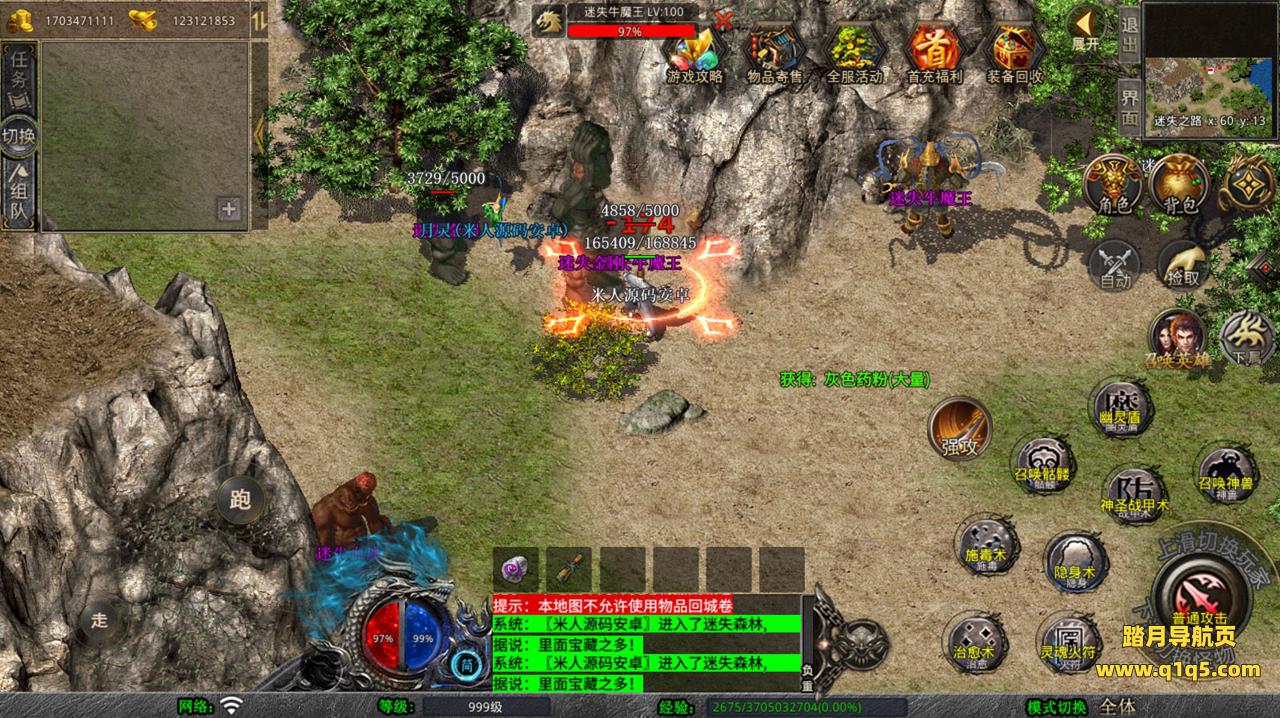Click the 展开 expand arrow
The image size is (1280, 718).
click(1085, 27)
